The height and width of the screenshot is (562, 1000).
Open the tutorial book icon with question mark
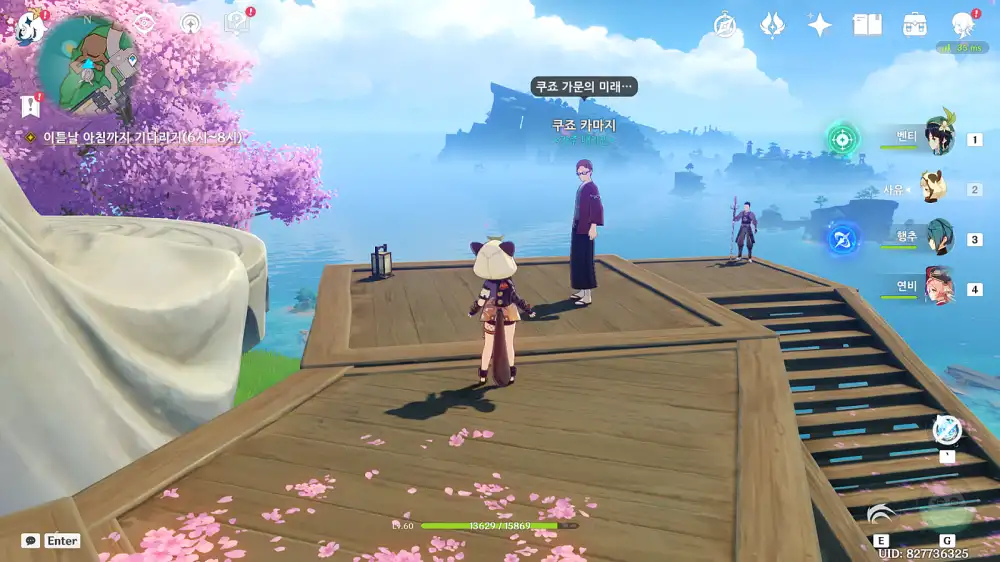coord(237,23)
